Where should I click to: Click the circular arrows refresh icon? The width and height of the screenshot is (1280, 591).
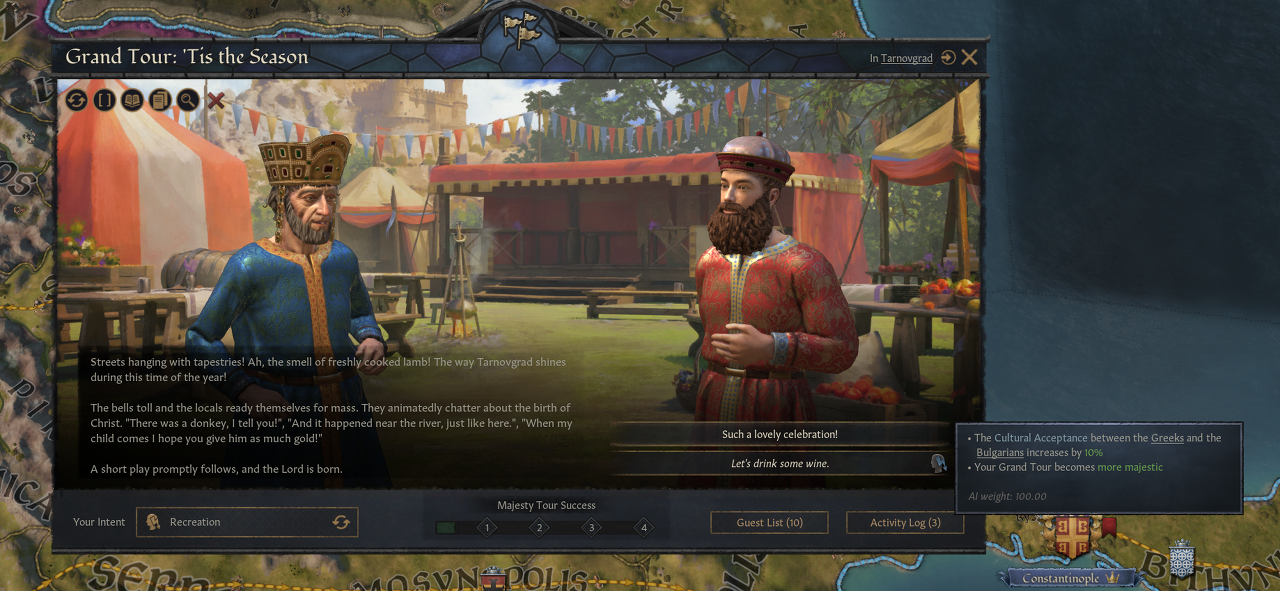tap(77, 100)
